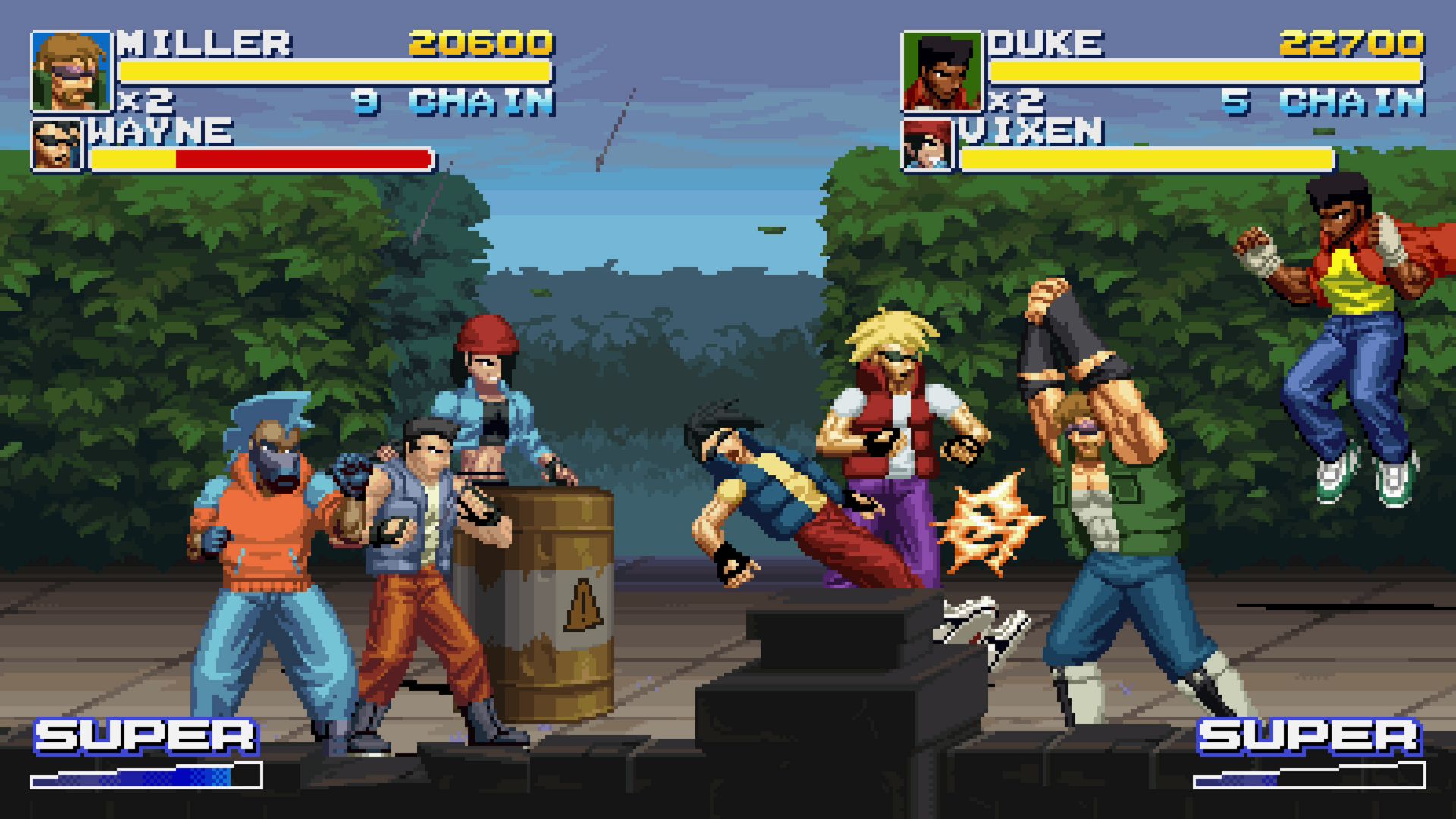1456x819 pixels.
Task: Click Miller's player portrait
Action: pyautogui.click(x=71, y=71)
